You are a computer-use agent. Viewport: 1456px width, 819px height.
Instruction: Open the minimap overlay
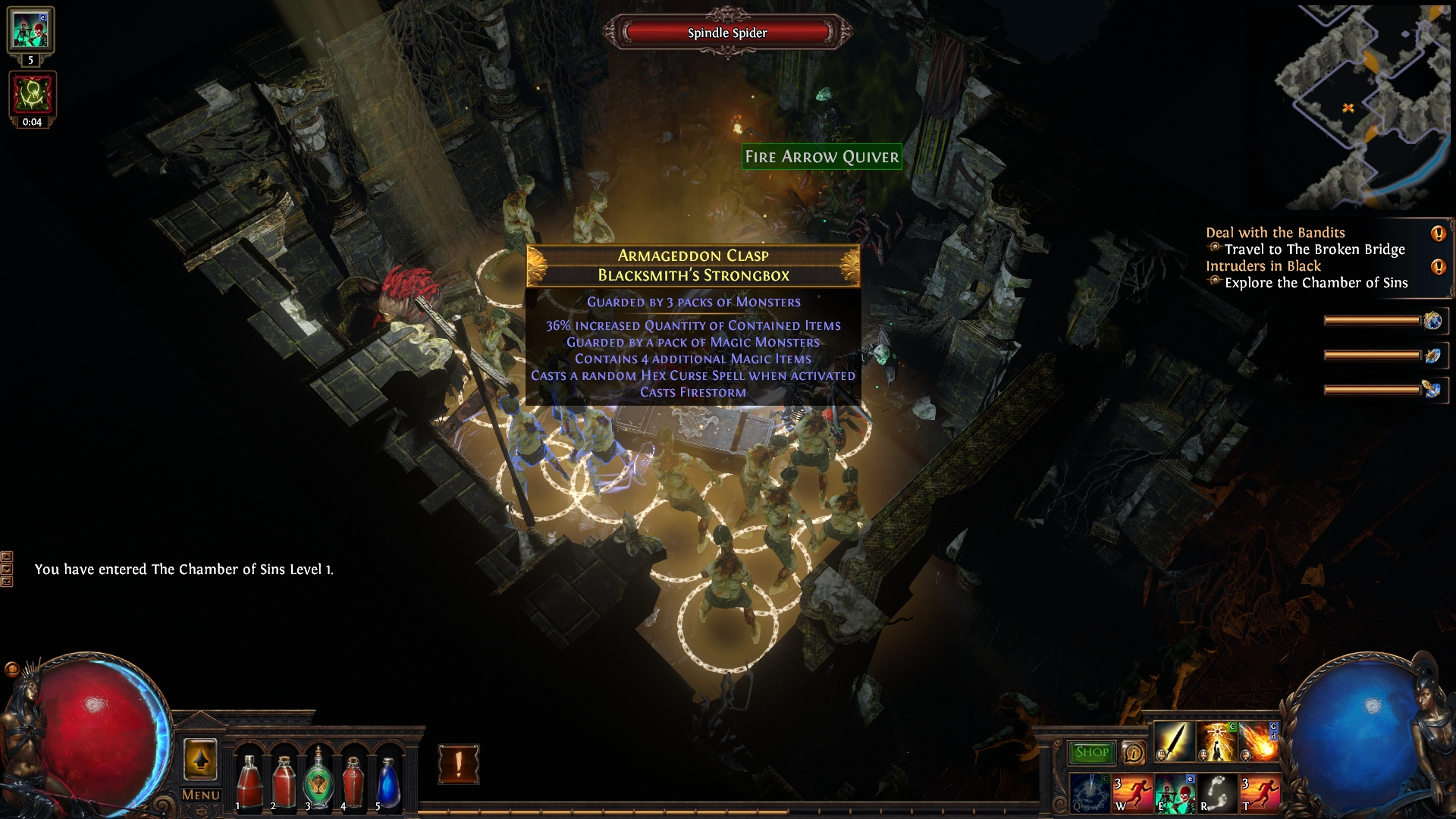(x=1363, y=106)
